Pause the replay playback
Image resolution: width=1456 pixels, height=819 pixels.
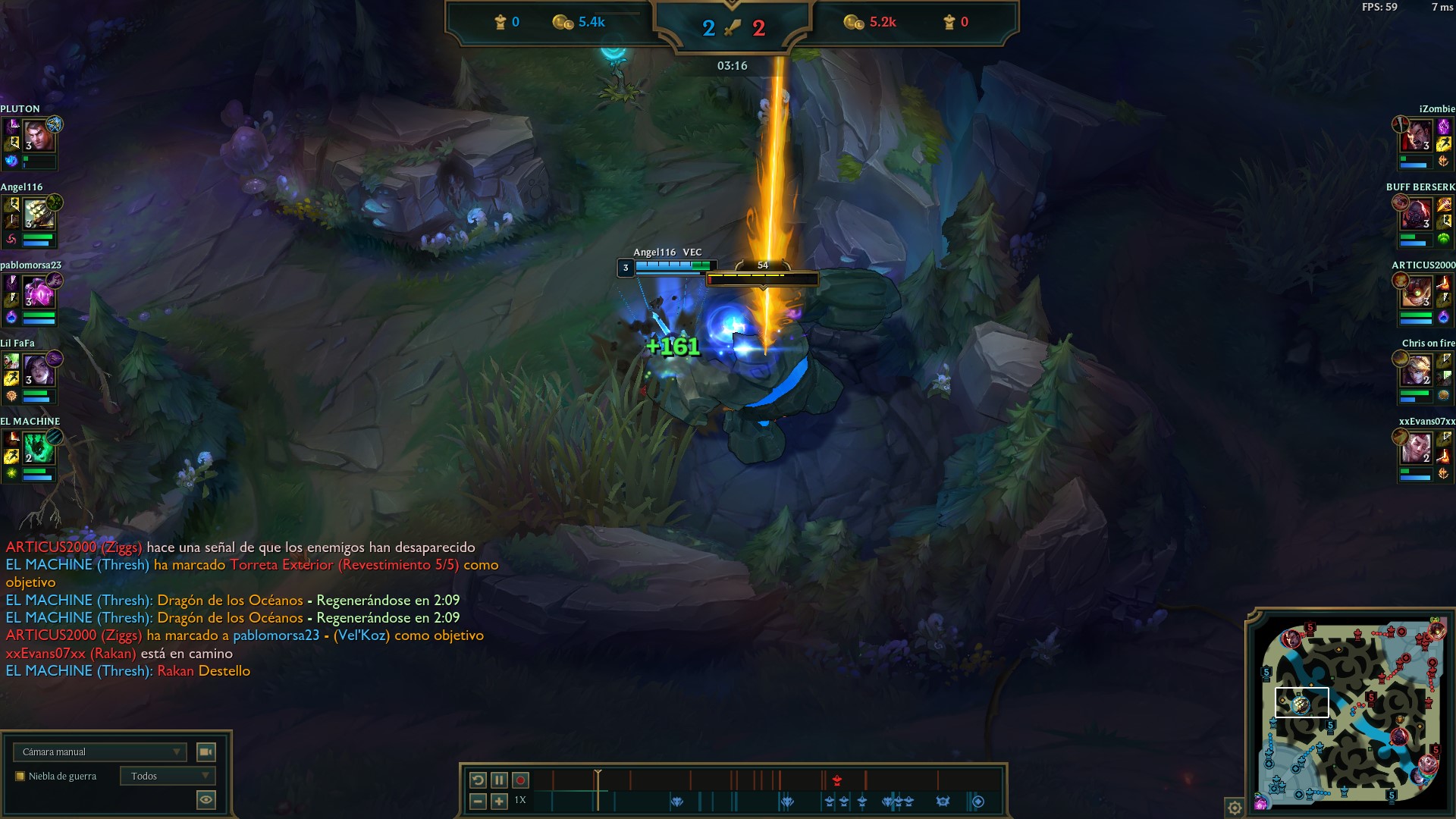(499, 780)
